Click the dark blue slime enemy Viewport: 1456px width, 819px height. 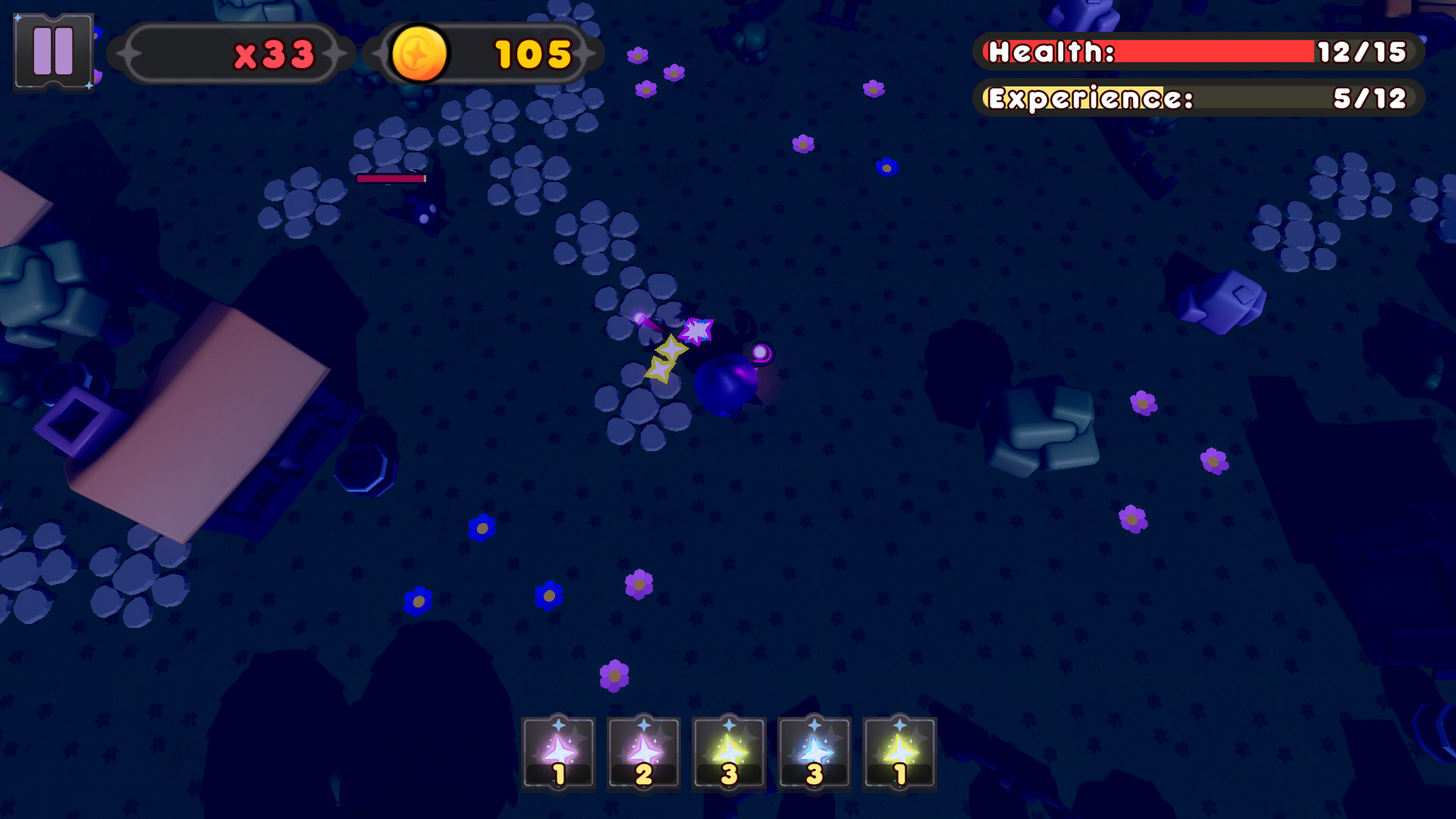click(x=726, y=383)
